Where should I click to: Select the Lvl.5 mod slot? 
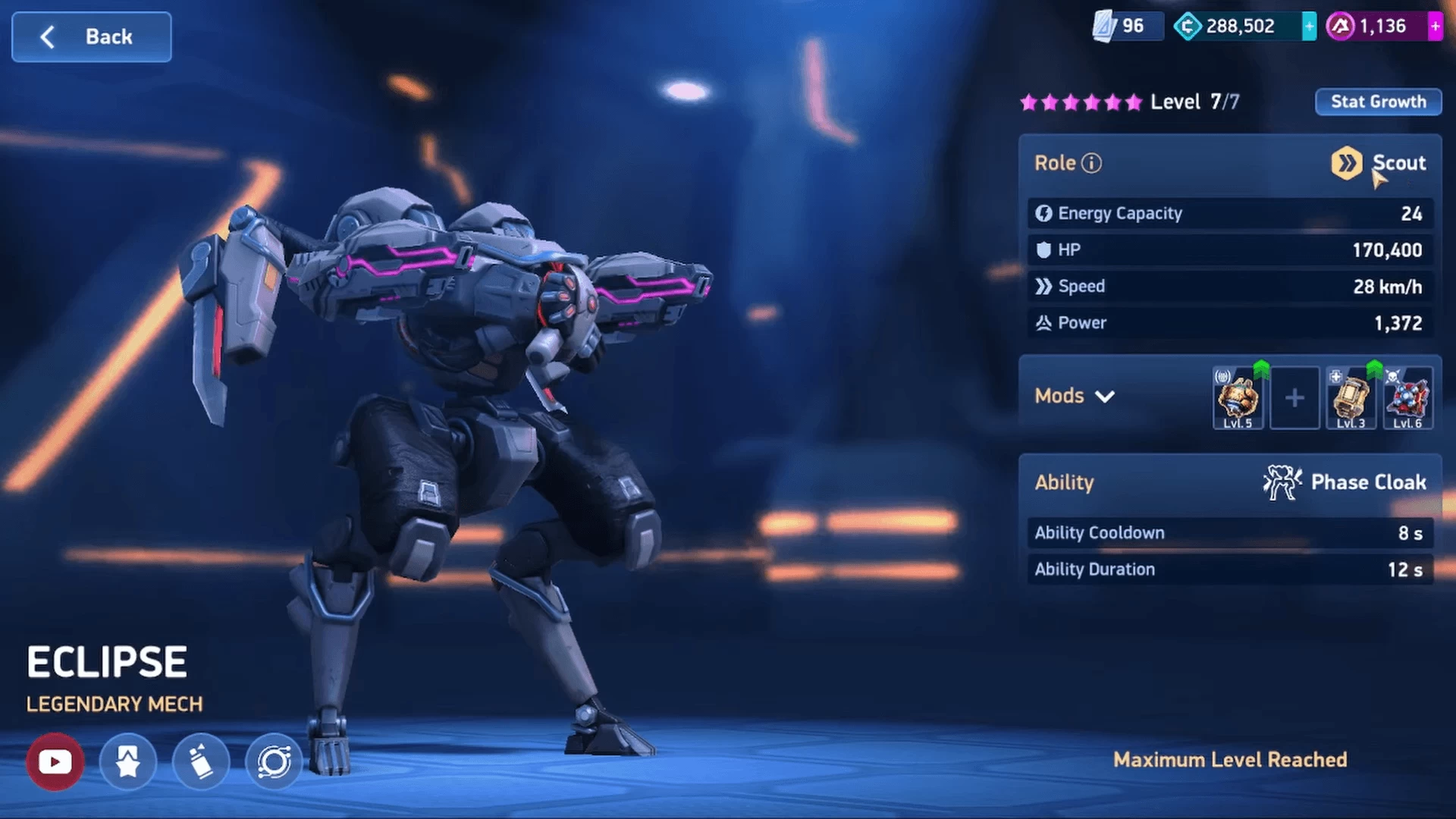[1238, 399]
